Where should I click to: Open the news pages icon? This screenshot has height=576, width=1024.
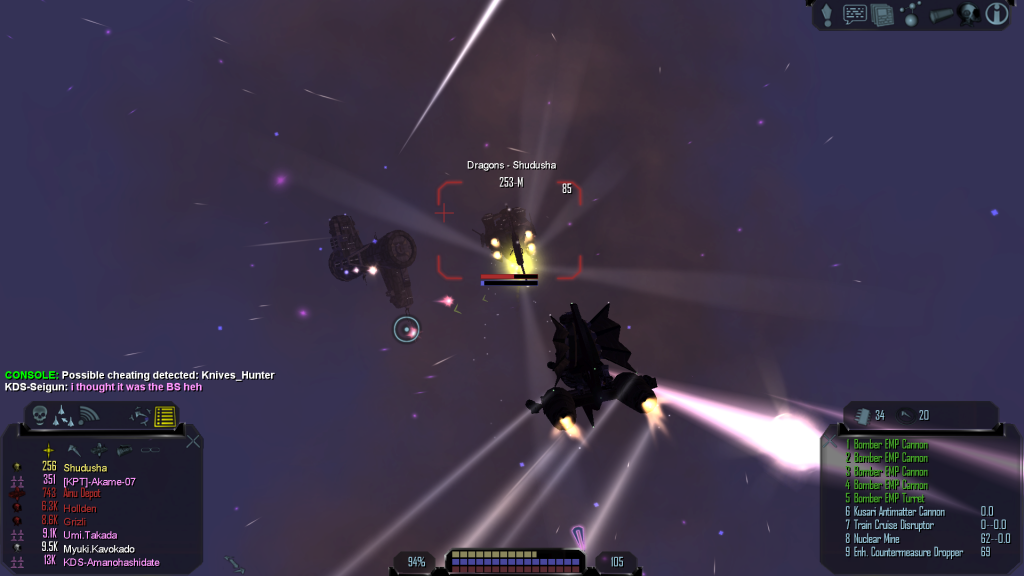(x=882, y=14)
